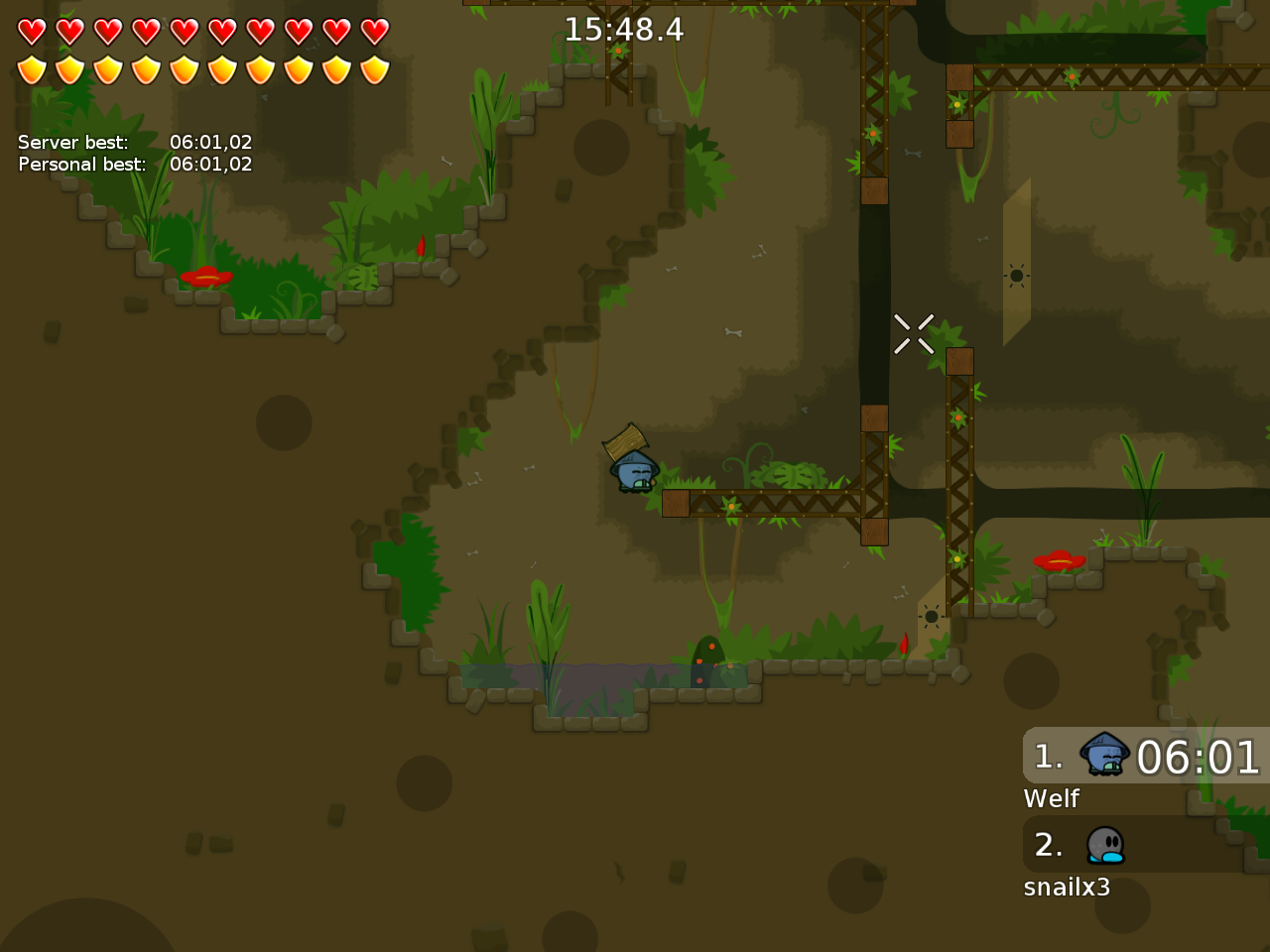This screenshot has width=1270, height=952.
Task: Click the spinning flower pickup near the wooden beam
Action: coord(729,504)
